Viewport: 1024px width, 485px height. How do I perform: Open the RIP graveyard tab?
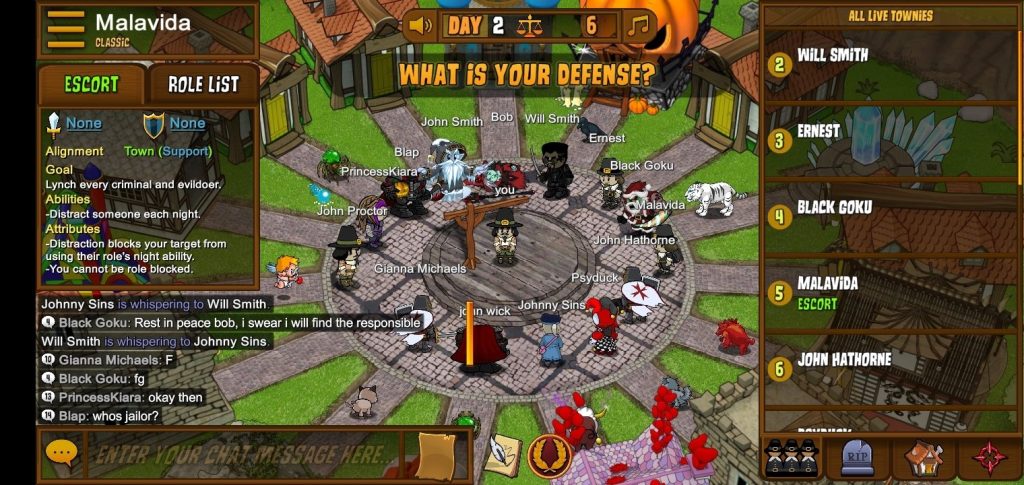(x=857, y=457)
